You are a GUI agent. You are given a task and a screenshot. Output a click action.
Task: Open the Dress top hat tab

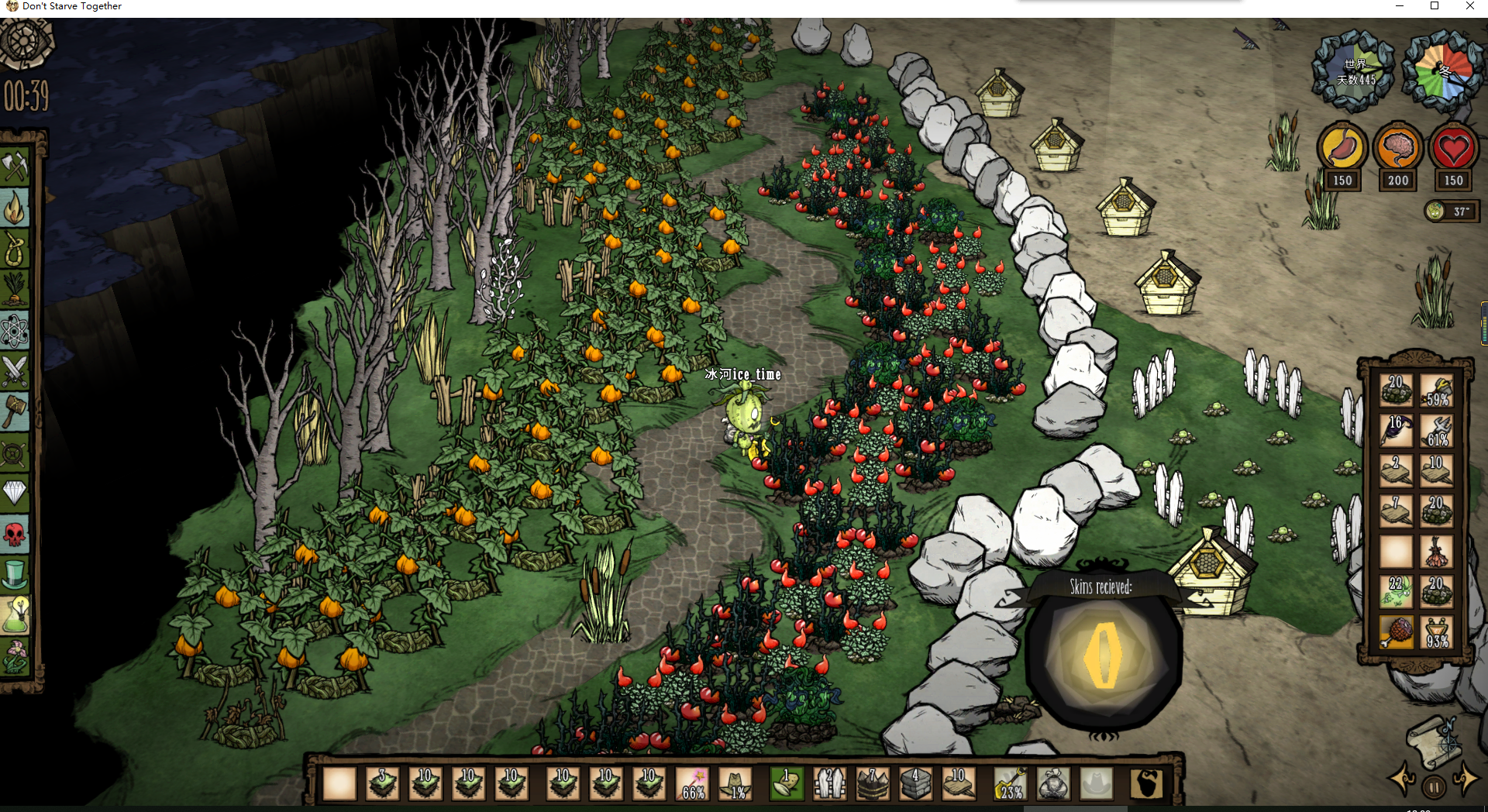coord(15,574)
